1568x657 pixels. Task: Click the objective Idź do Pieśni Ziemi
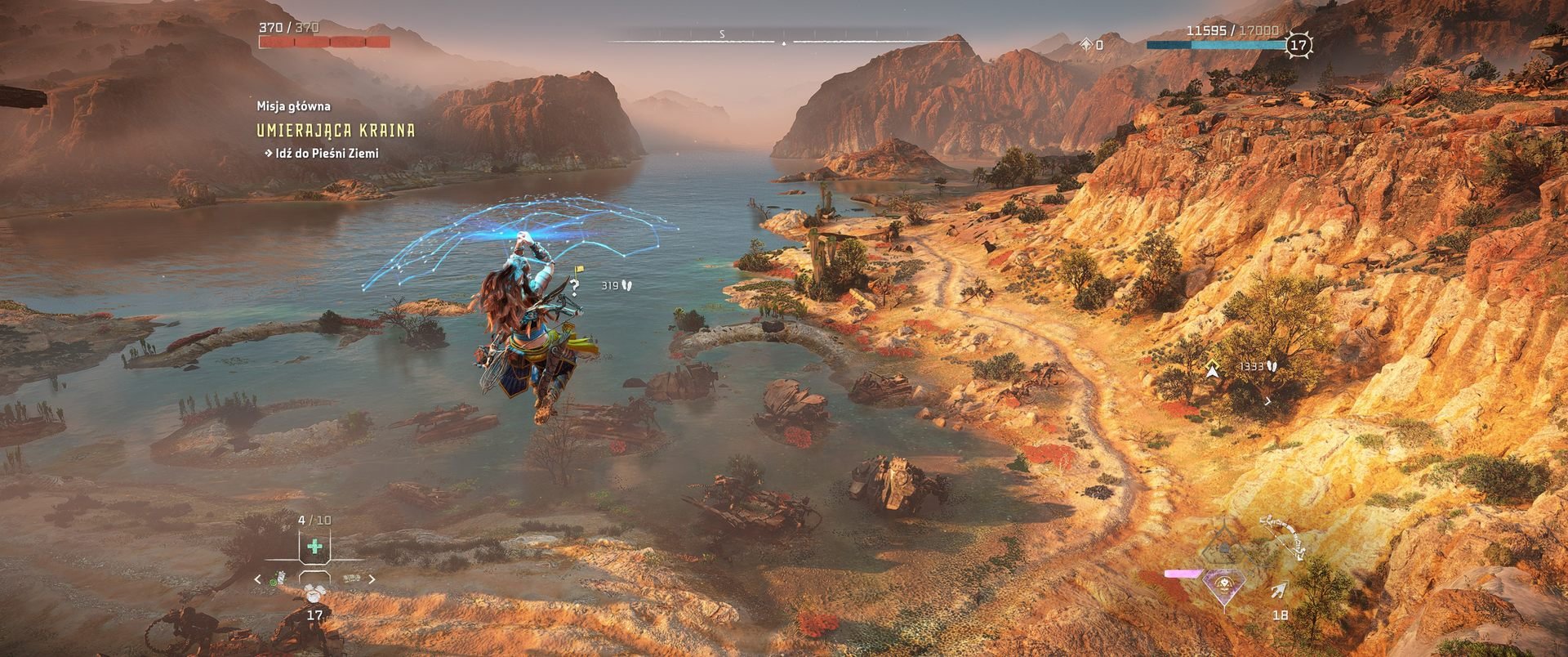326,151
